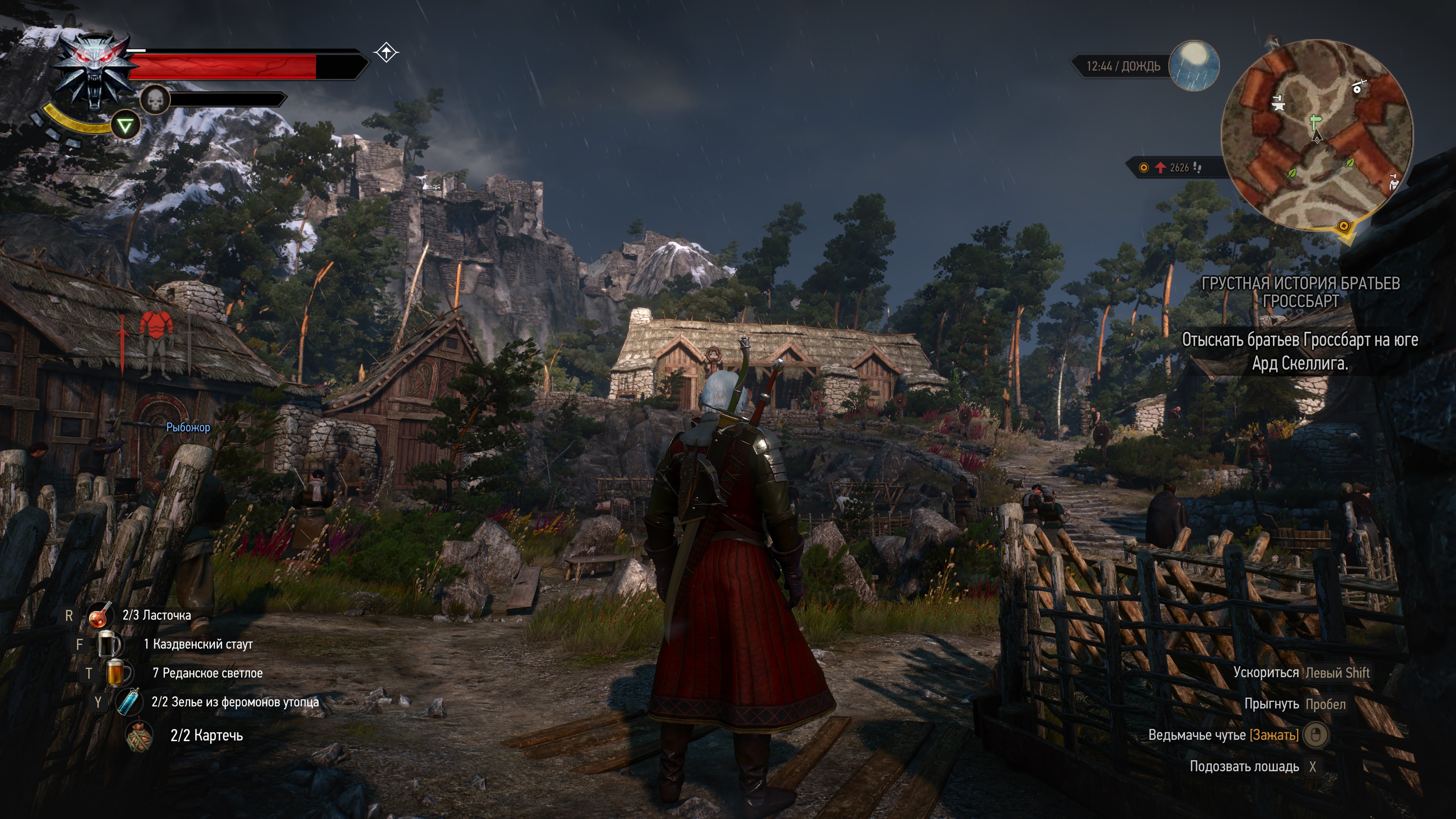Select the green signpost marker on minimap
Image resolution: width=1456 pixels, height=819 pixels.
[1316, 121]
